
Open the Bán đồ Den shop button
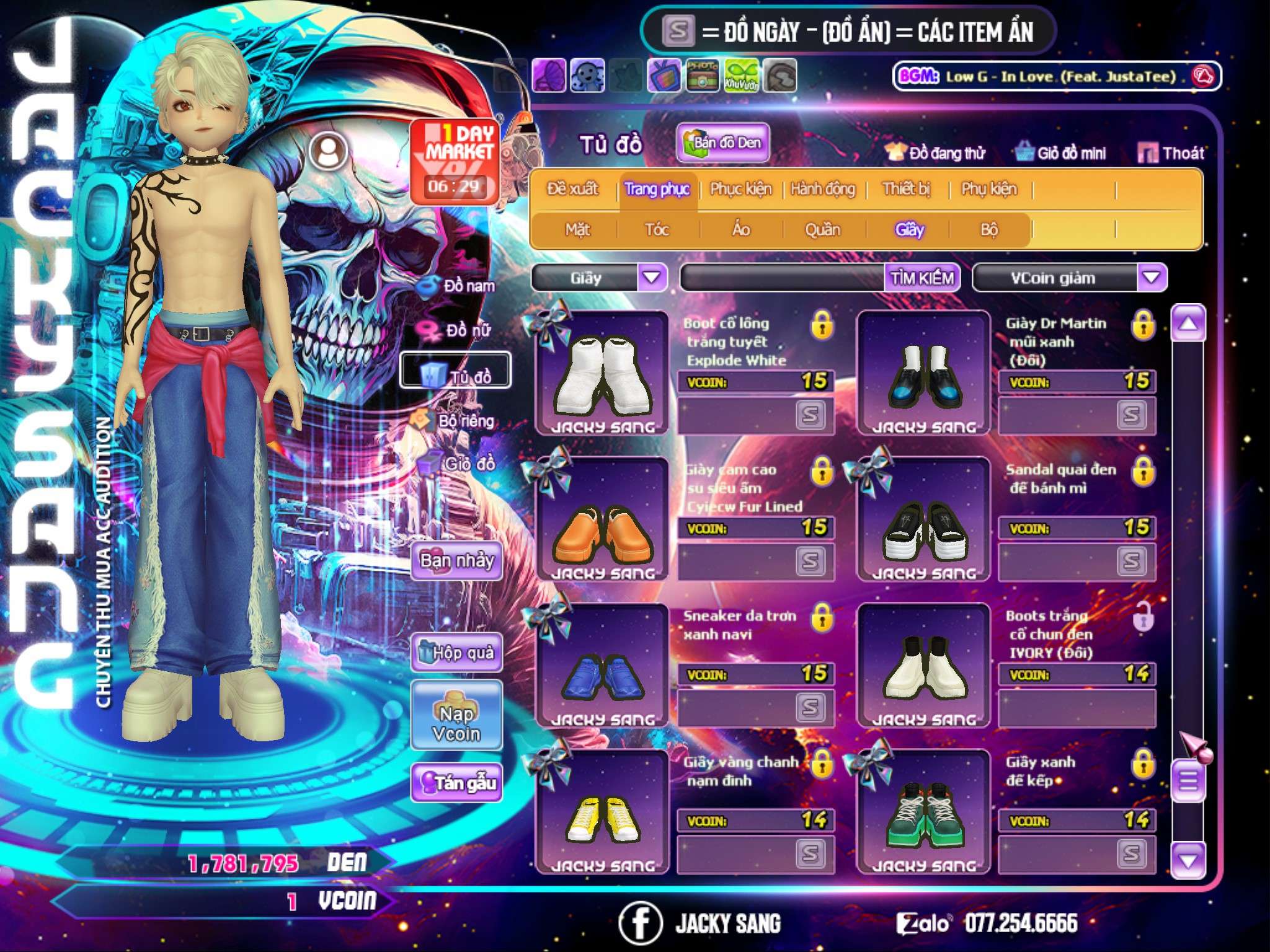[x=722, y=143]
